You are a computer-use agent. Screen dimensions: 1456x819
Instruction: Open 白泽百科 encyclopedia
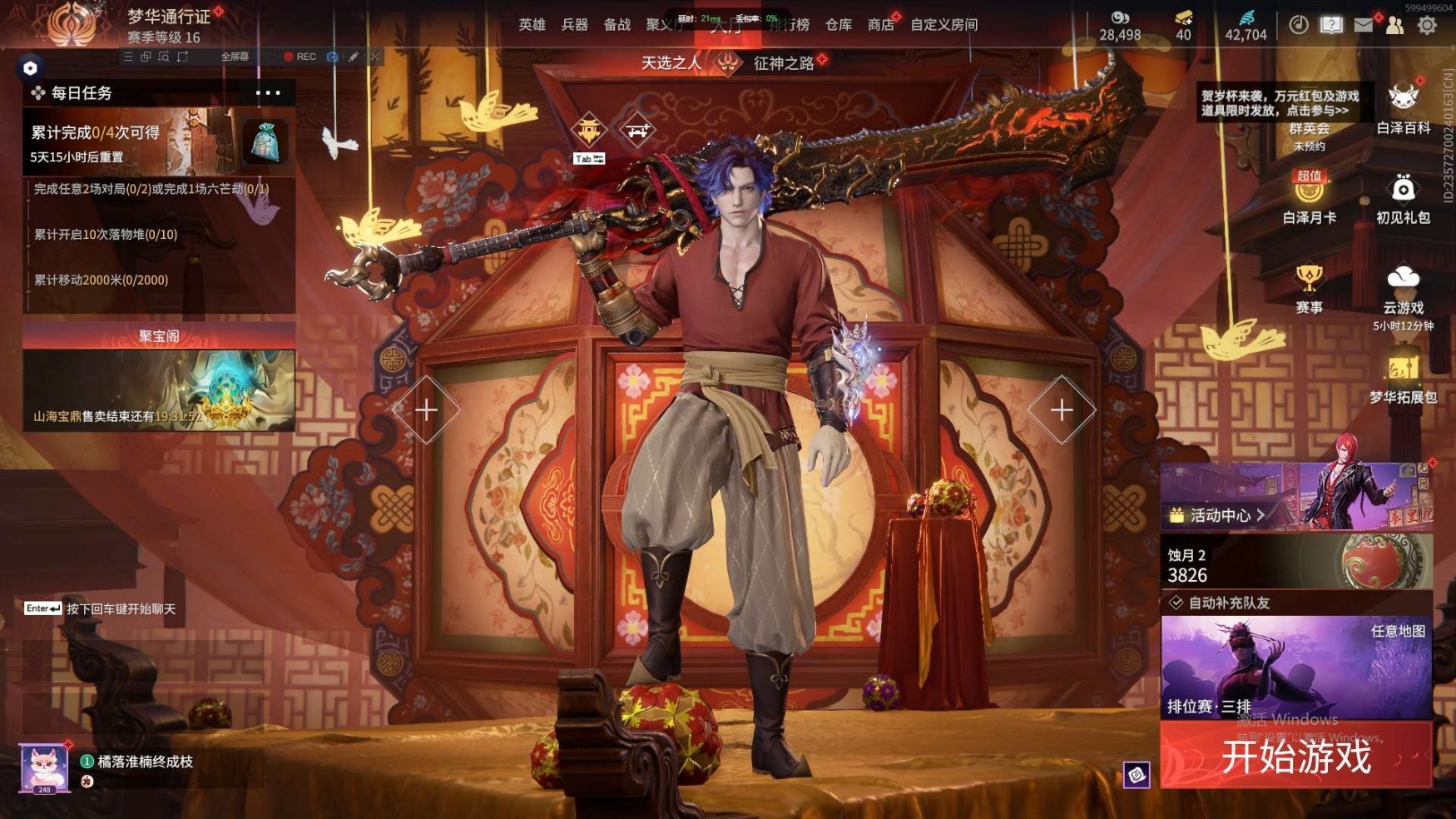click(1403, 108)
